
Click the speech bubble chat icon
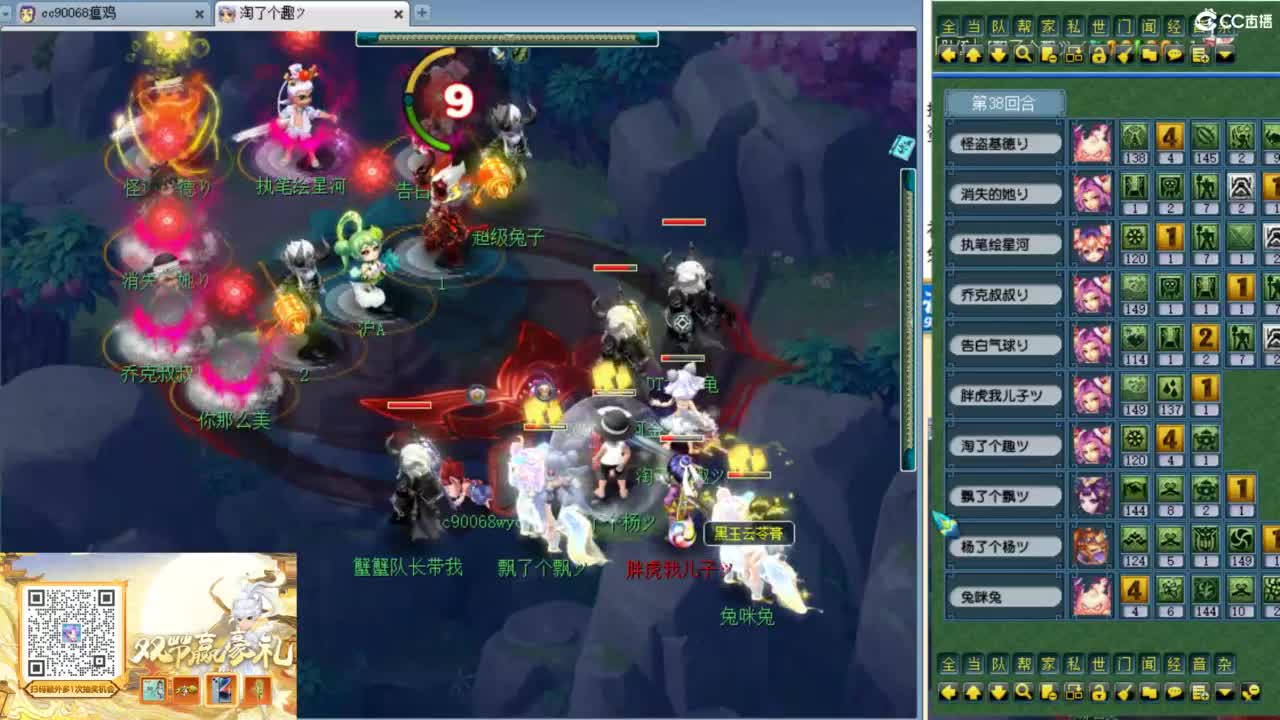tap(1174, 55)
